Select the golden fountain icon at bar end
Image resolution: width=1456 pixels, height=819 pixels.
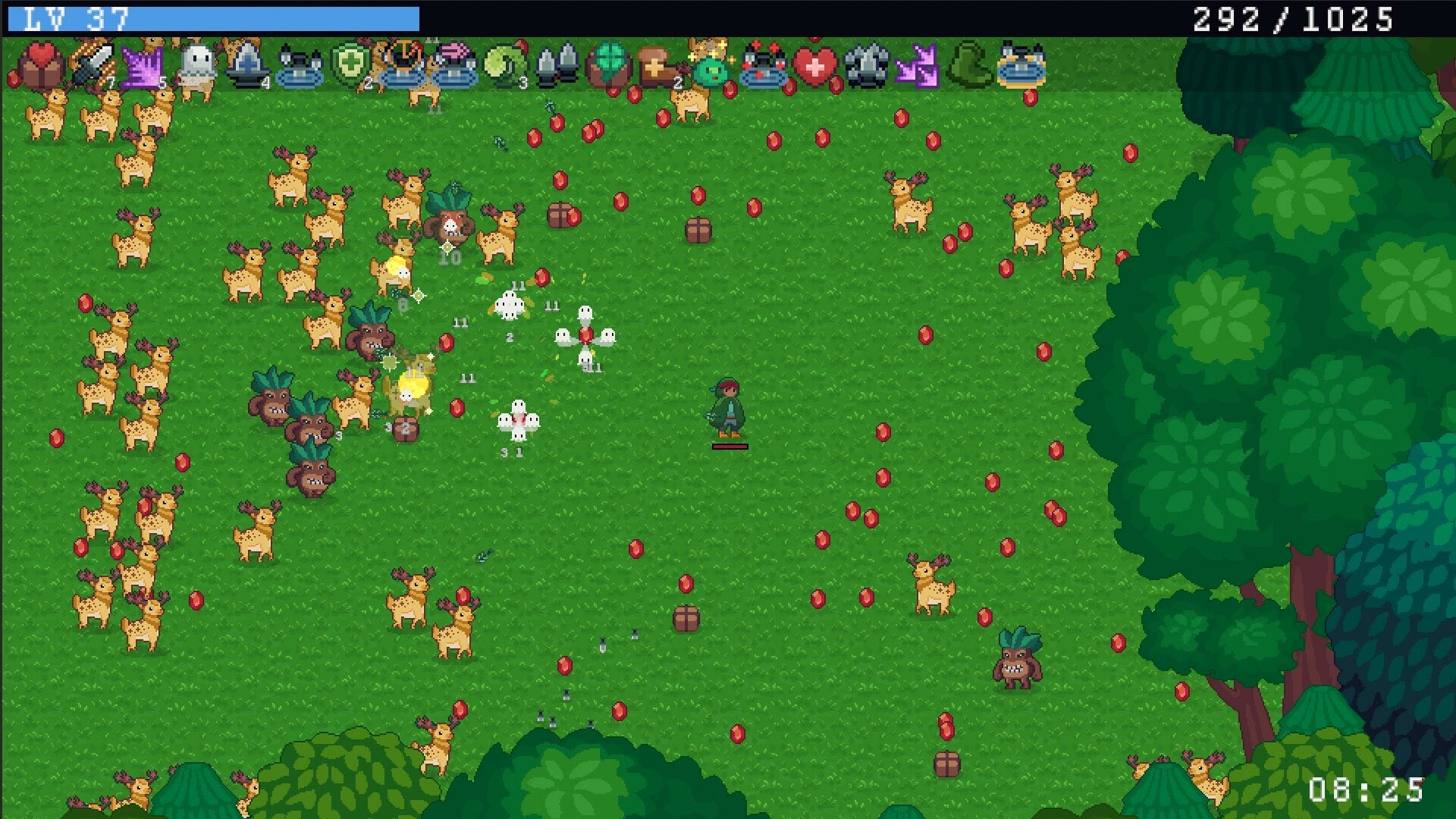[x=1022, y=67]
